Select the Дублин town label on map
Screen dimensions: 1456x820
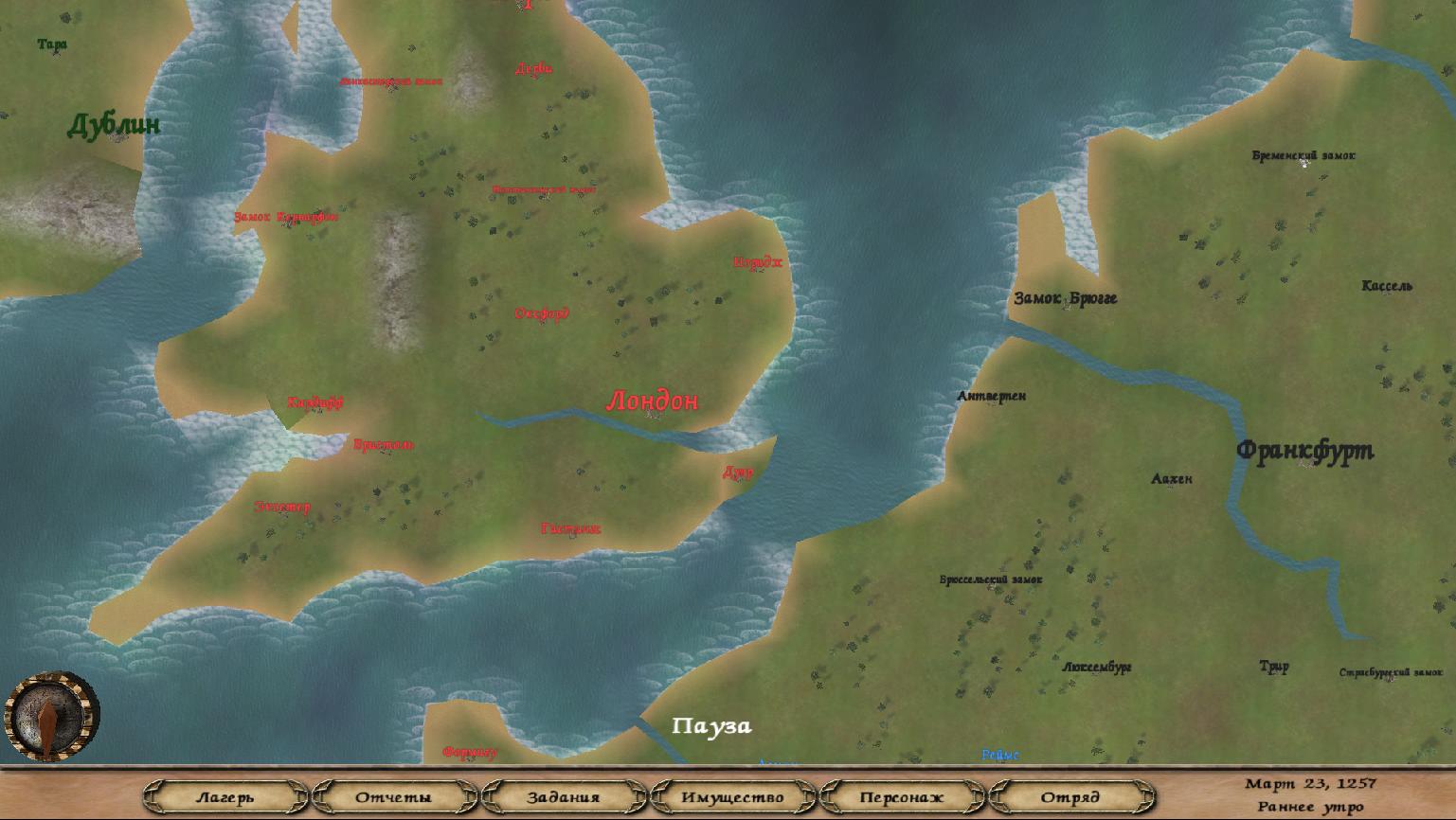tap(114, 125)
